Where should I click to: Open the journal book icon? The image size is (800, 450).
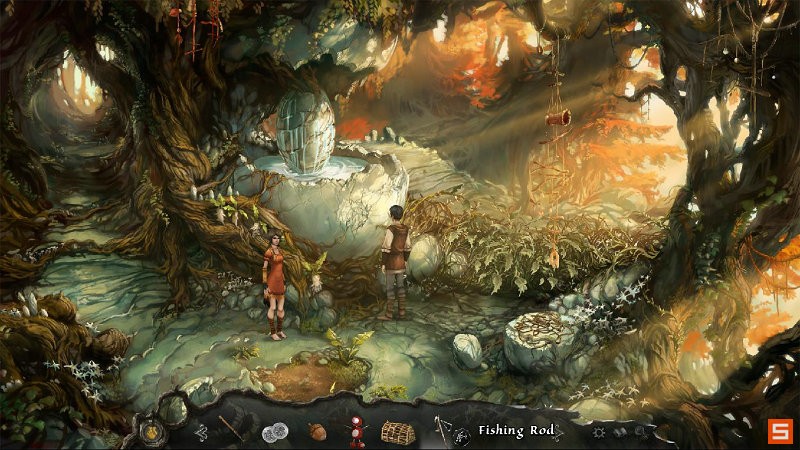(x=621, y=432)
